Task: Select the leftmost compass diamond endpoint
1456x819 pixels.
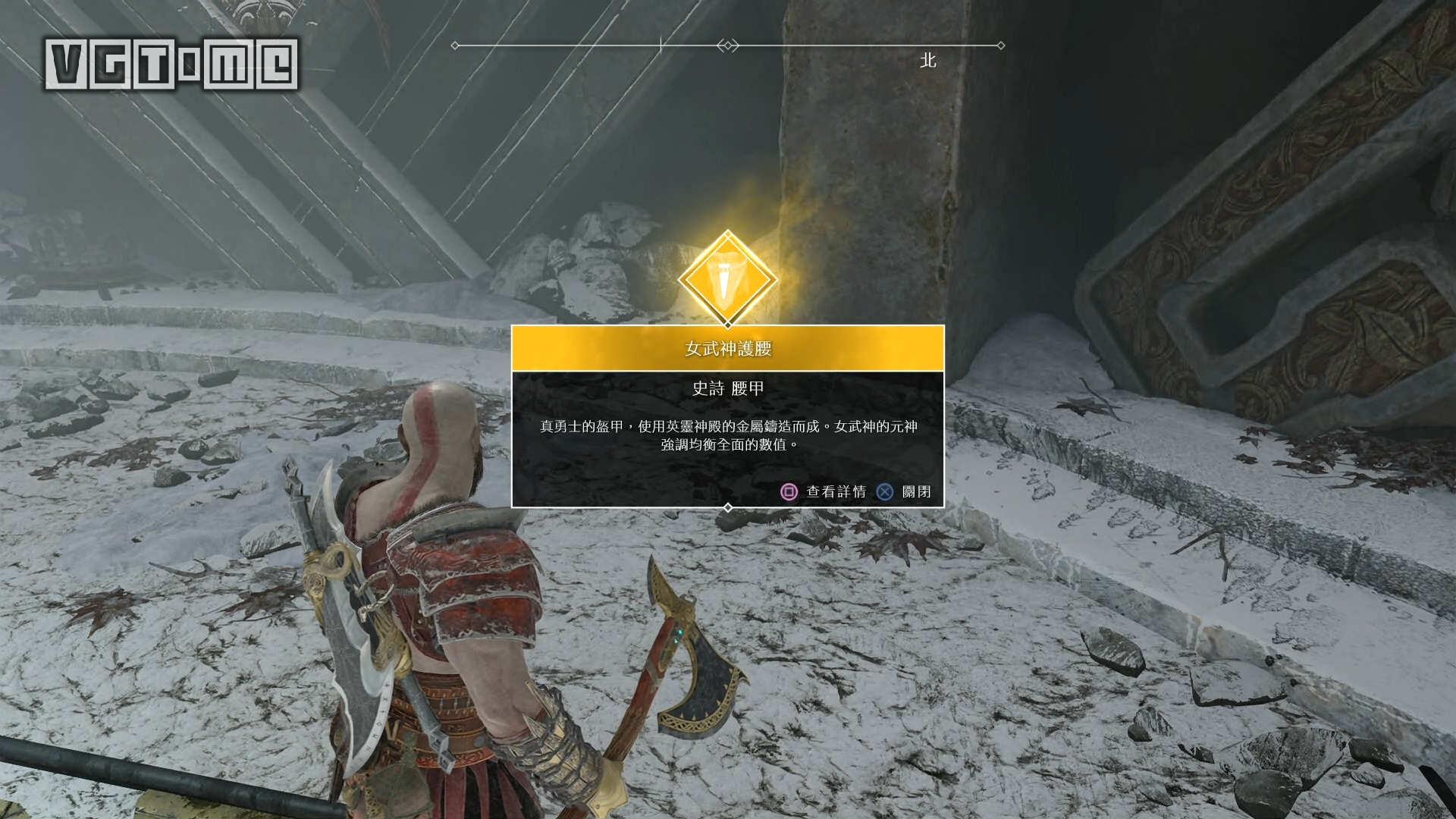Action: point(453,45)
